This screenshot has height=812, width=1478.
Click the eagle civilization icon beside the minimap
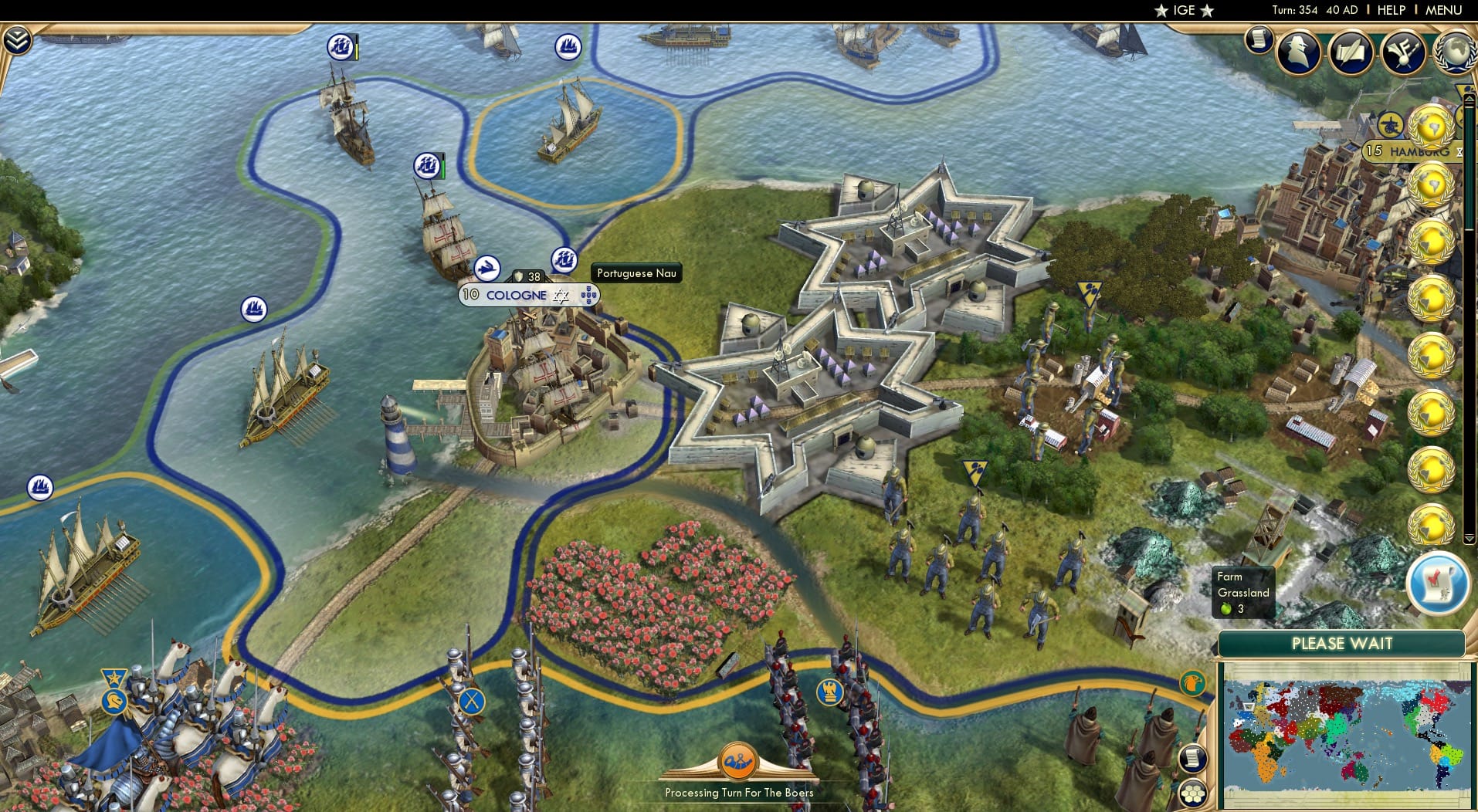pos(1192,684)
